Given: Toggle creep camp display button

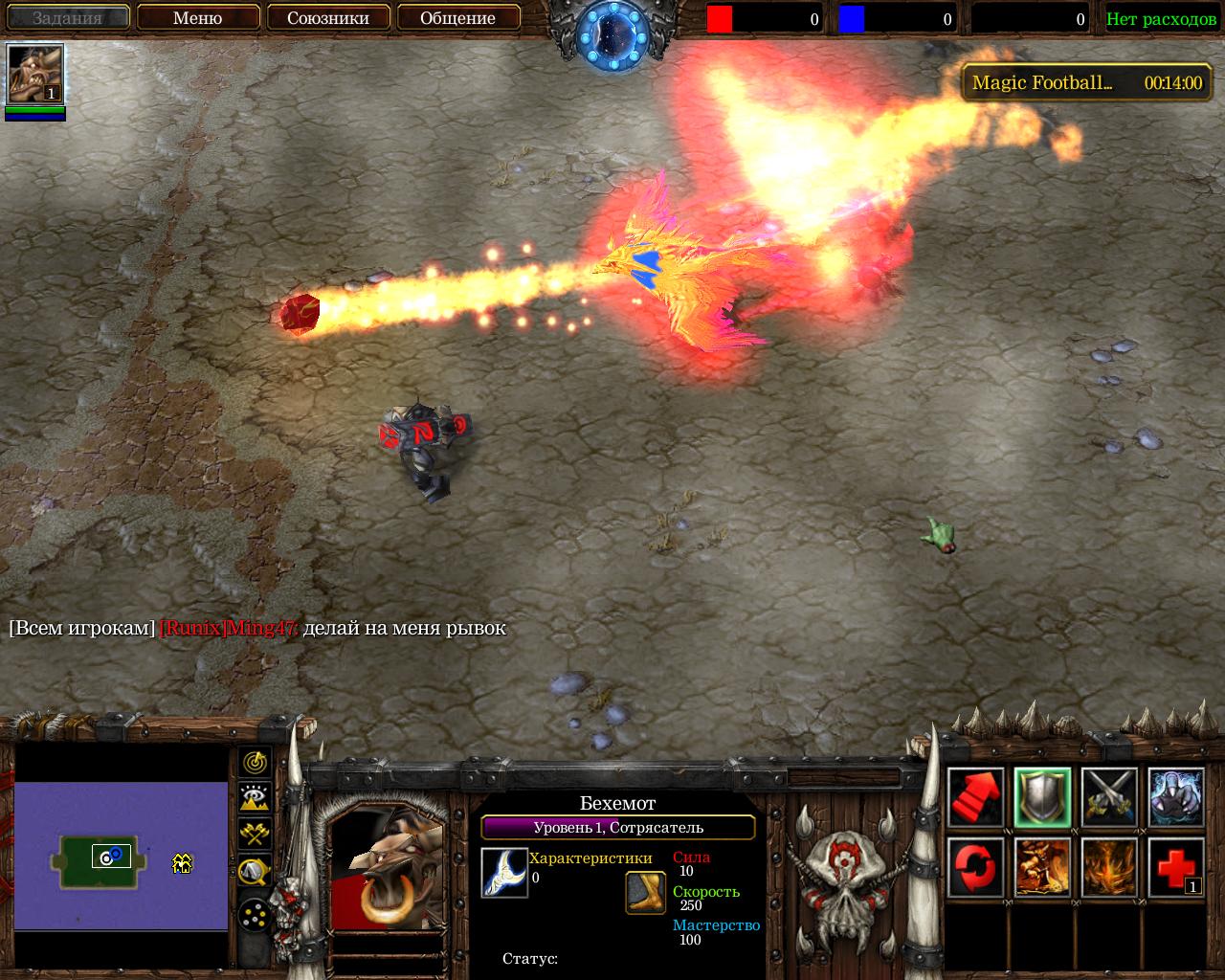Looking at the screenshot, I should [255, 870].
